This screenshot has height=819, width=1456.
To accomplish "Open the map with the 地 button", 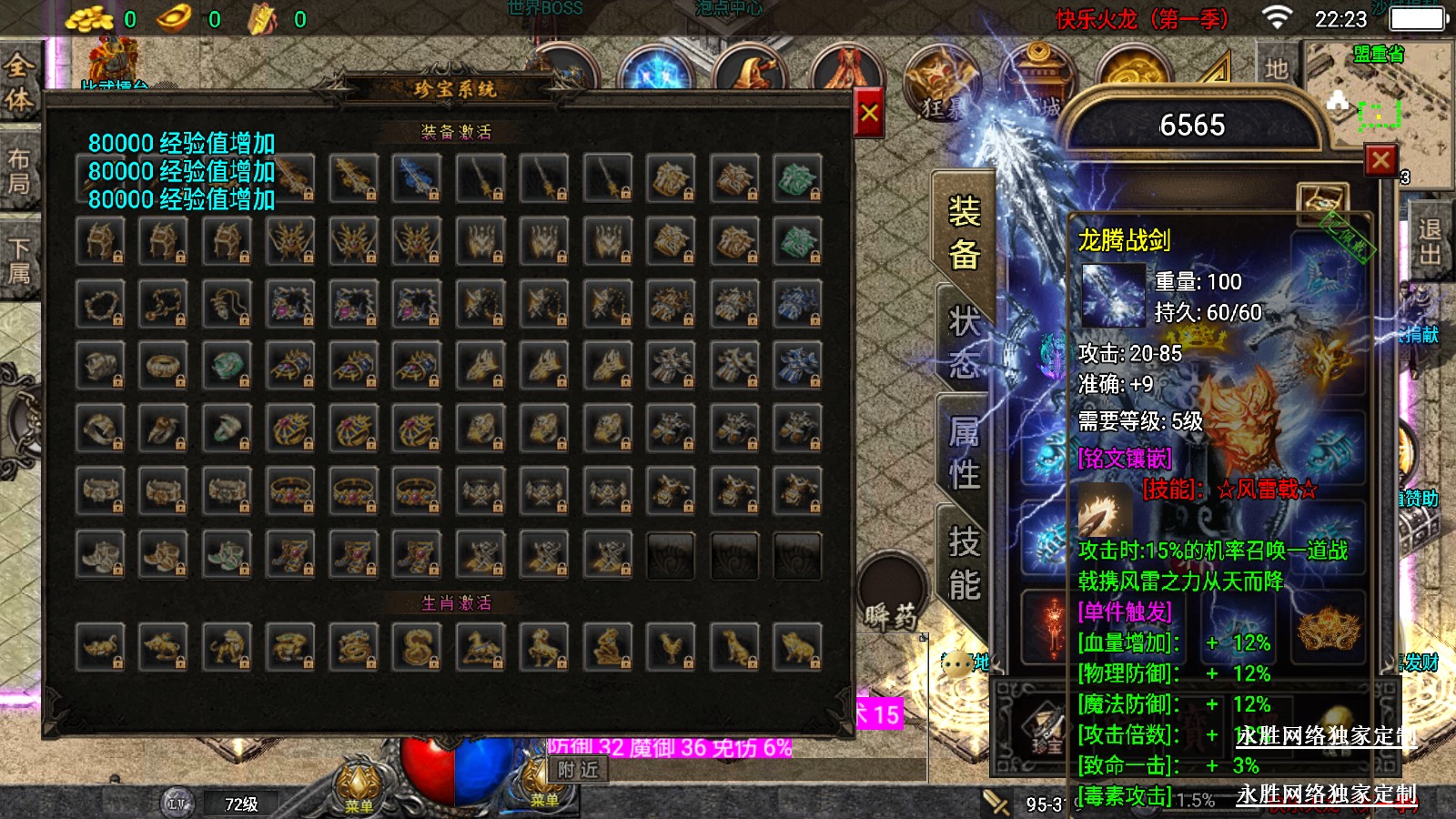I will point(1276,68).
